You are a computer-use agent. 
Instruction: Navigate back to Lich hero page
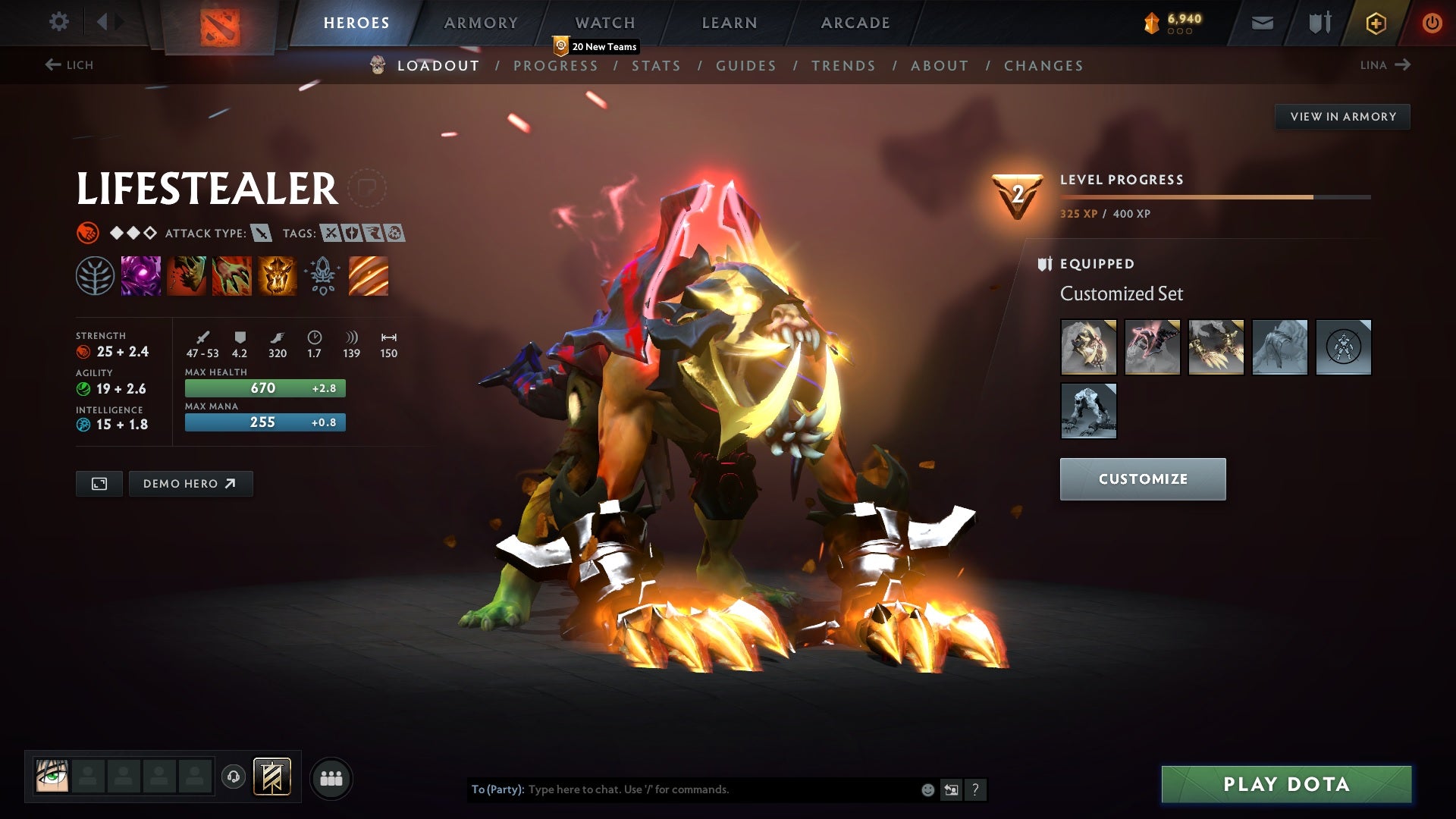tap(70, 65)
